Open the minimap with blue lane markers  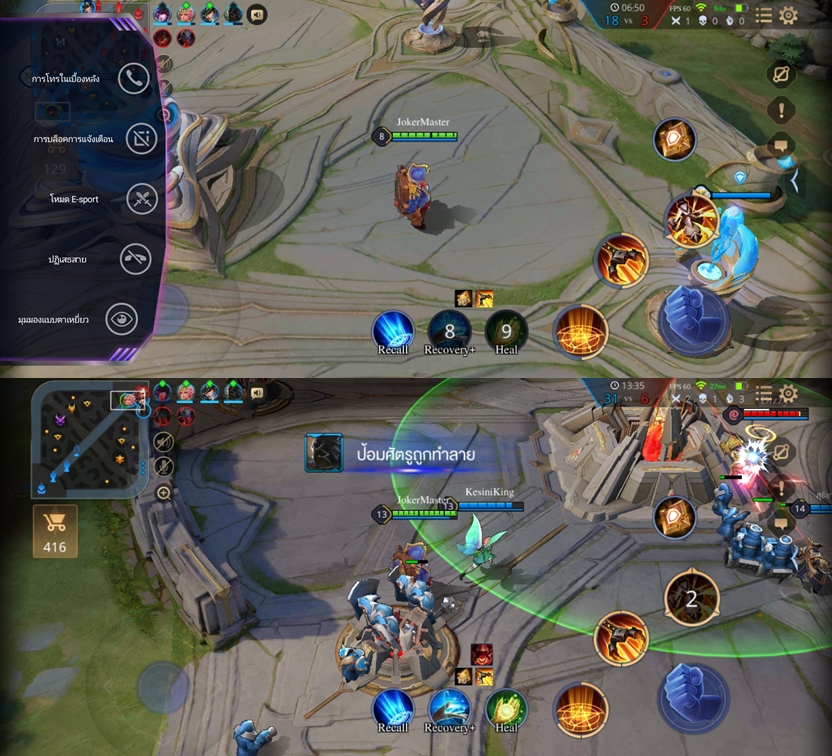[x=88, y=438]
